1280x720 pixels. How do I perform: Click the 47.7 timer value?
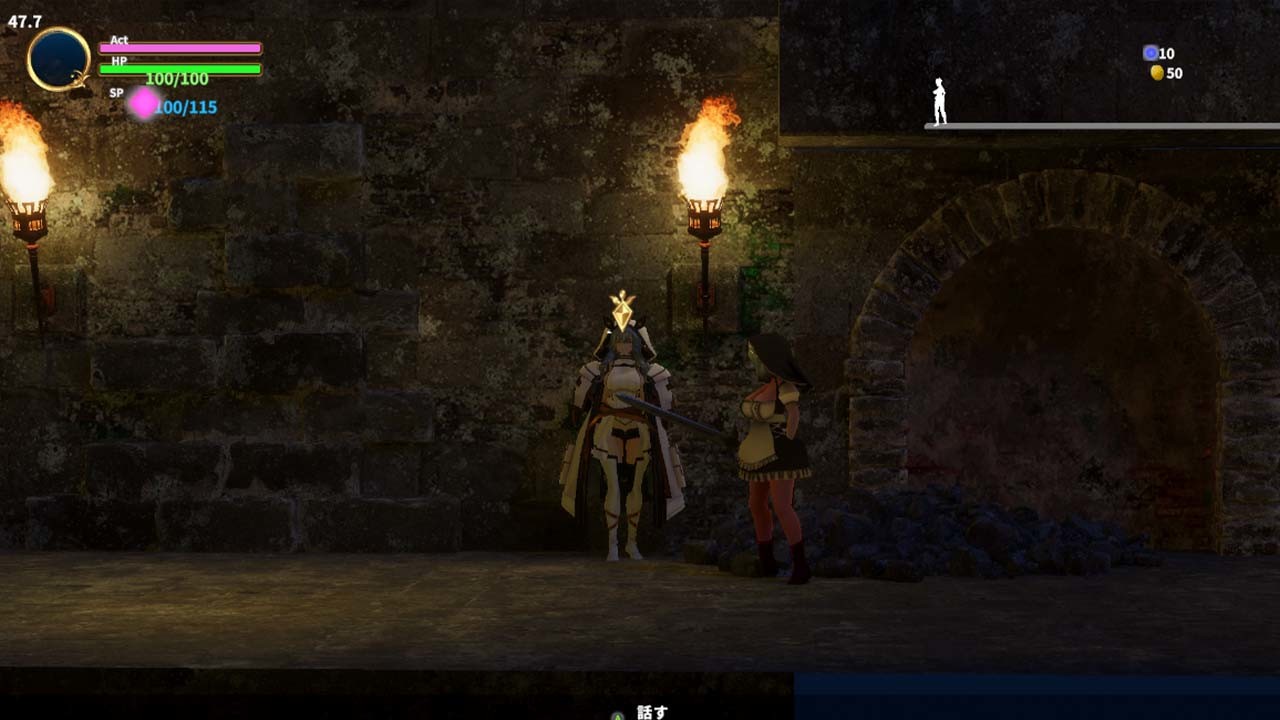(25, 20)
